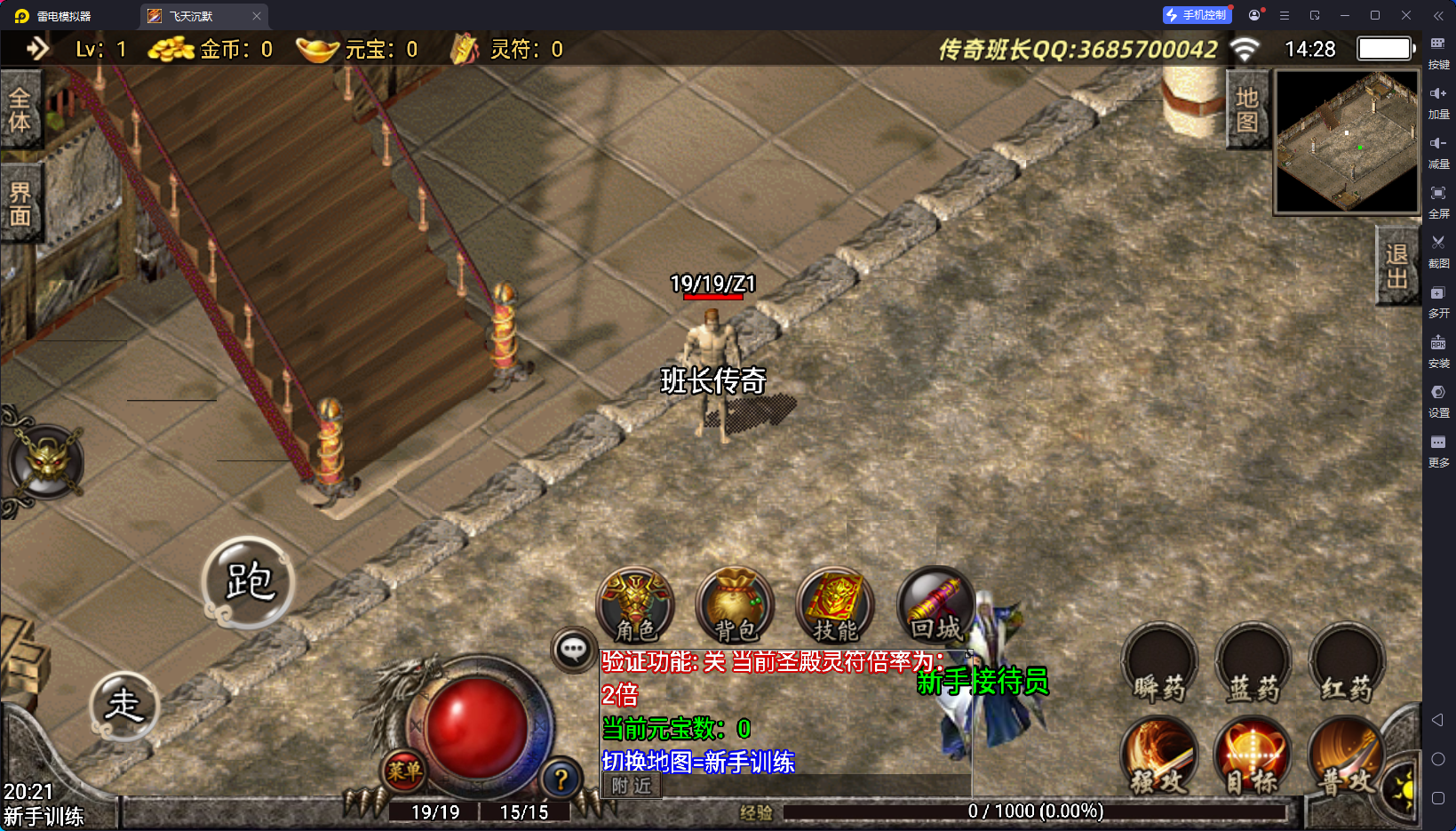Open the 背包 bag inventory

coord(735,605)
